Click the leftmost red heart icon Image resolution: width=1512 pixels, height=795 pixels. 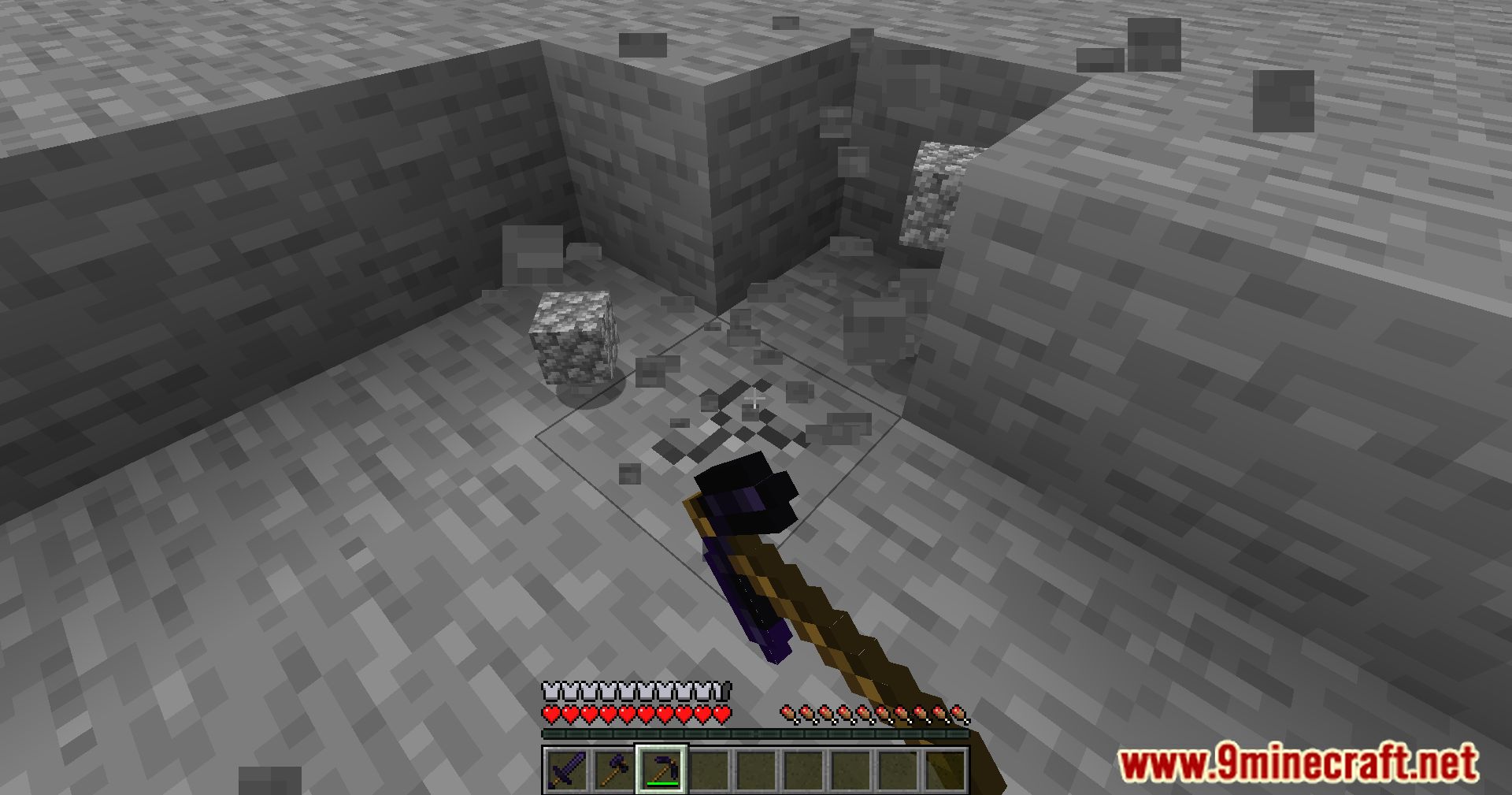tap(550, 715)
